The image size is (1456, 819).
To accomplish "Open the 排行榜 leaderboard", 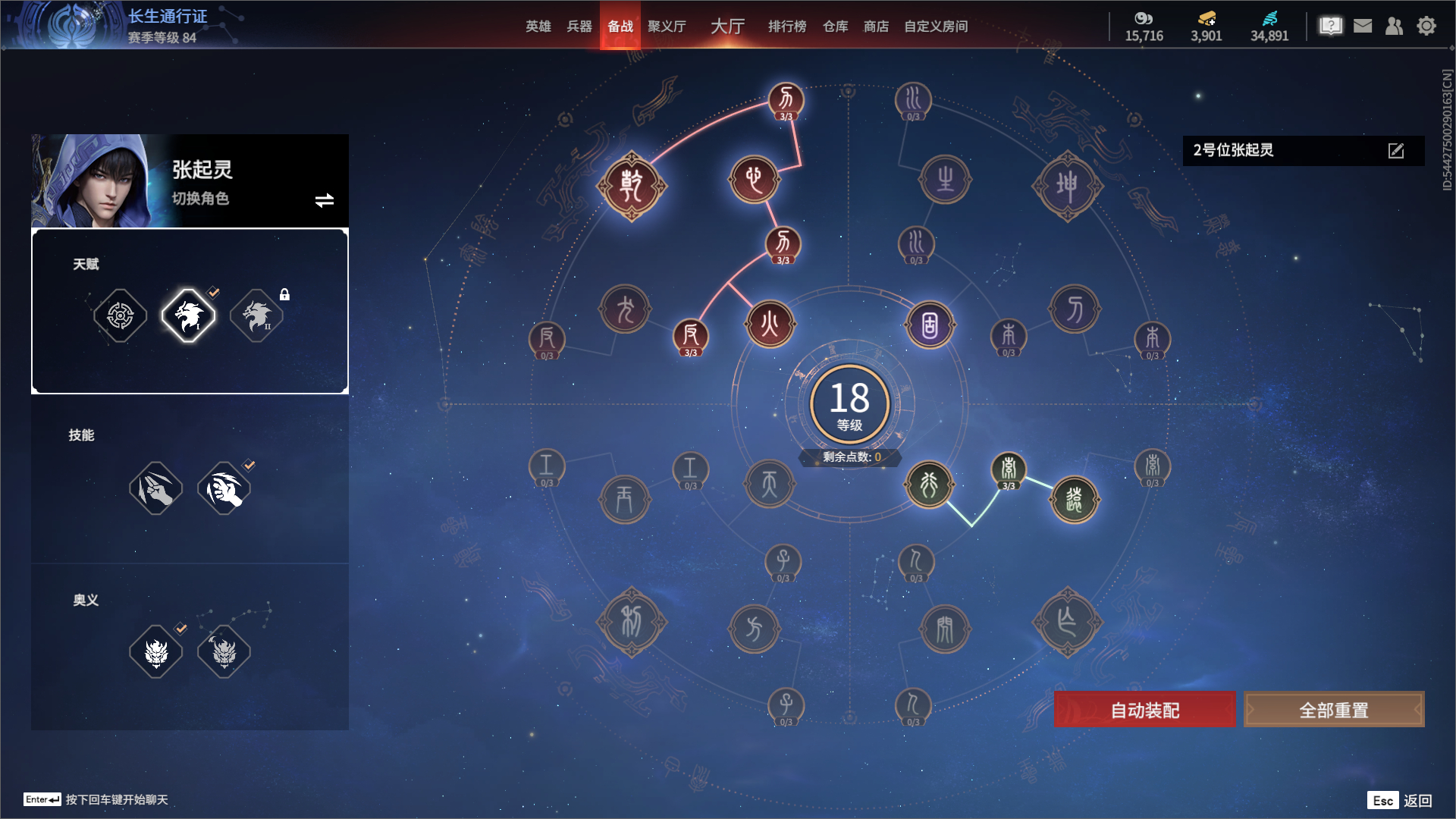I will pos(787,27).
